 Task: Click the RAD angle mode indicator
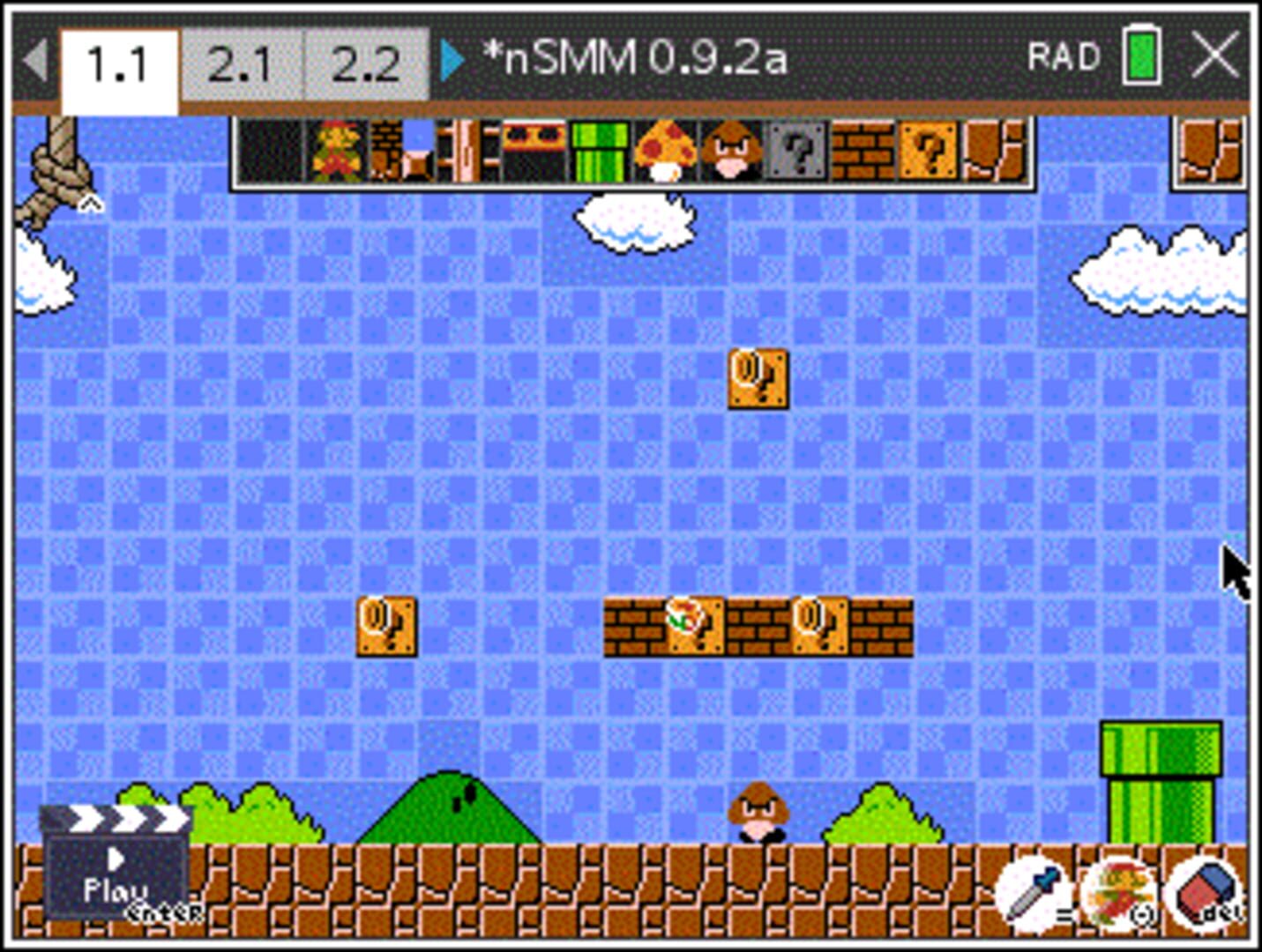click(x=1064, y=56)
